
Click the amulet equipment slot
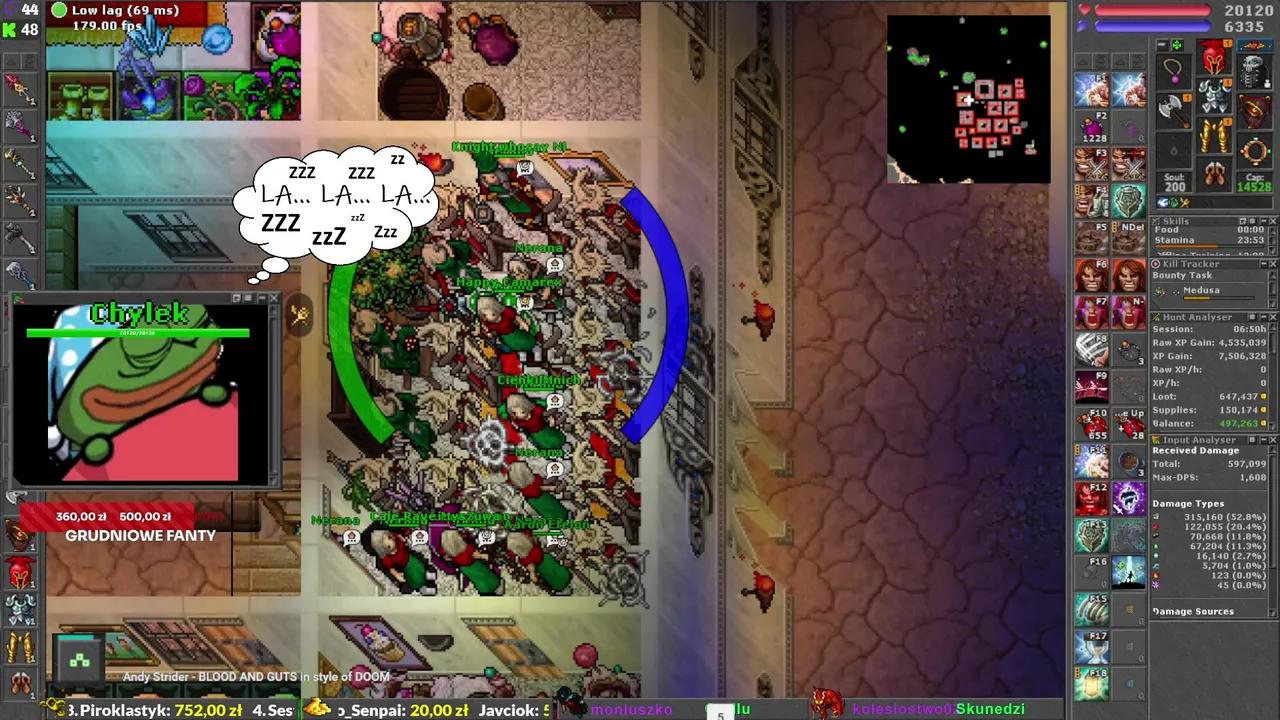pos(1172,70)
